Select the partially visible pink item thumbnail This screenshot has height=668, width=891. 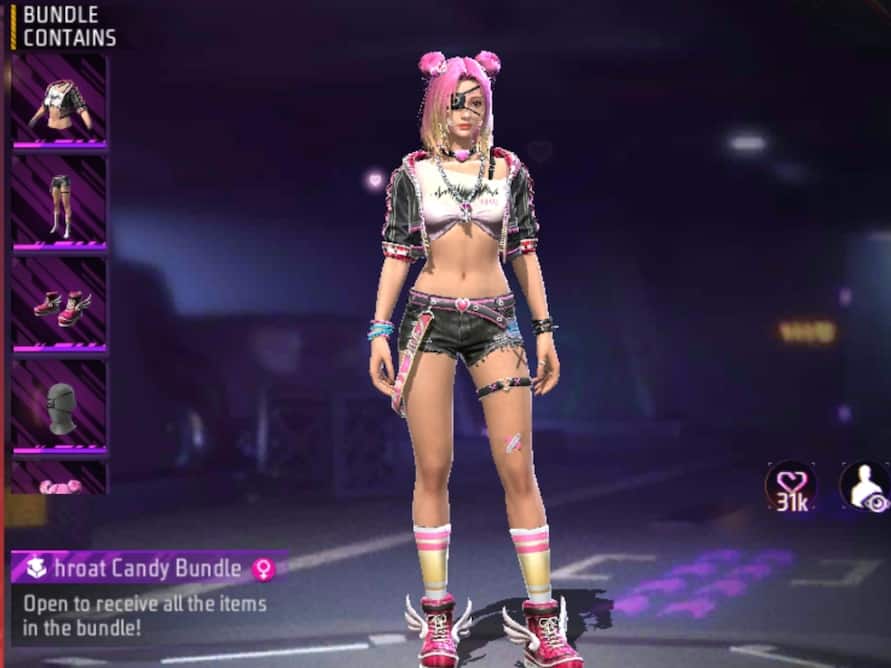[x=59, y=480]
